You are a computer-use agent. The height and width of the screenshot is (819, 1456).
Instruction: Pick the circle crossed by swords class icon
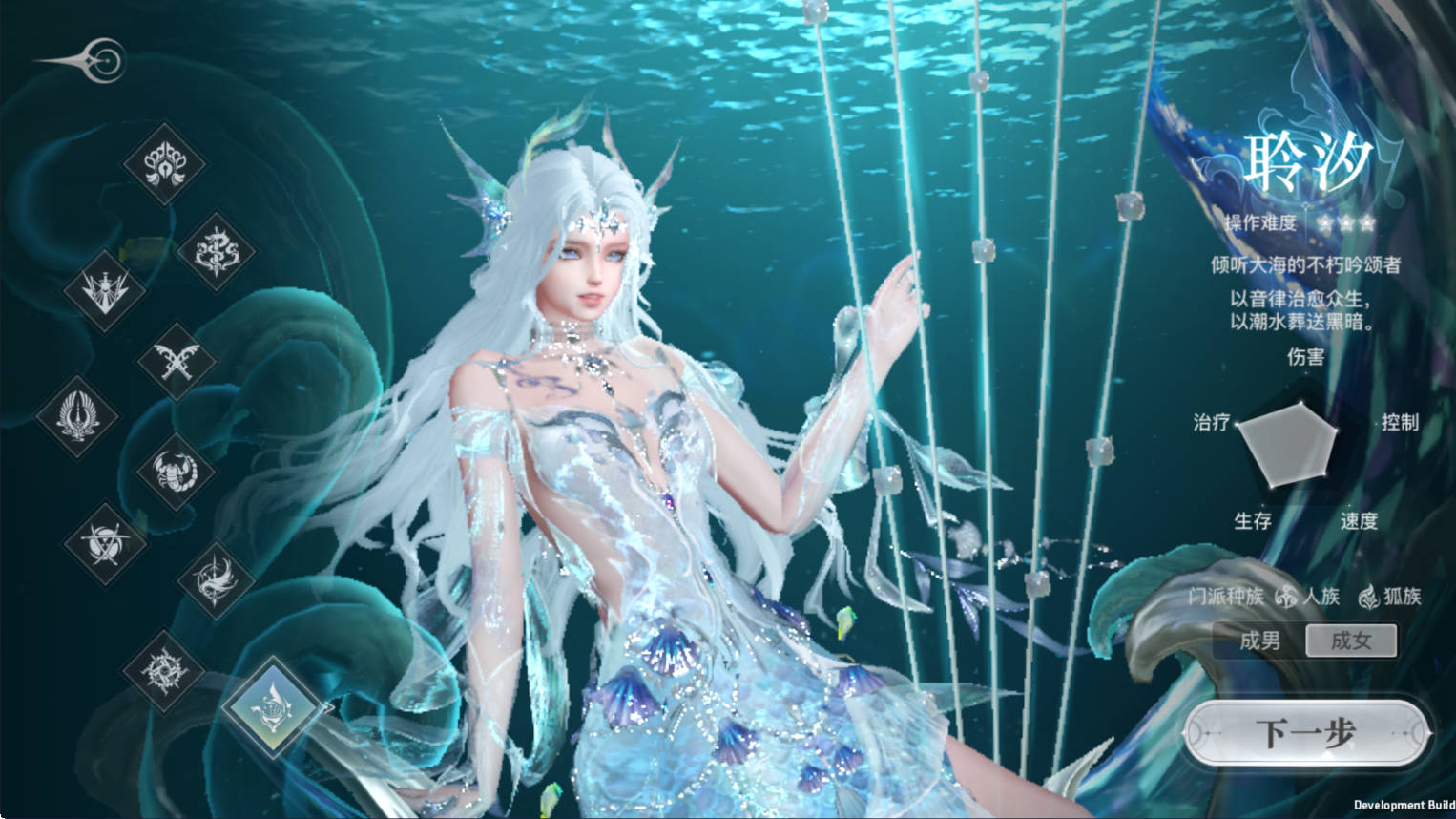click(104, 542)
